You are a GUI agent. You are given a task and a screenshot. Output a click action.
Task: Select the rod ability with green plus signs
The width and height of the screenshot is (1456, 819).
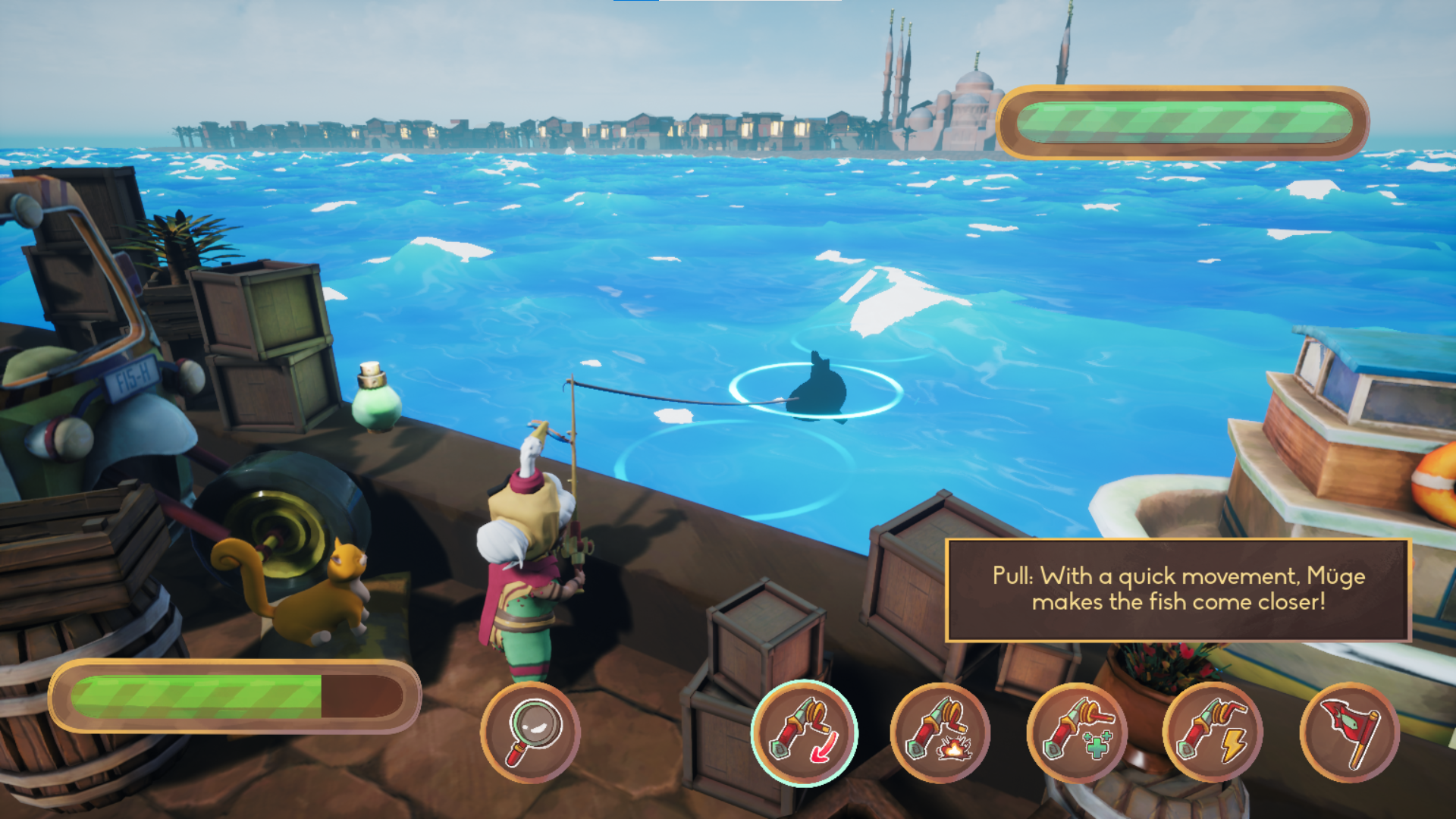point(1077,732)
